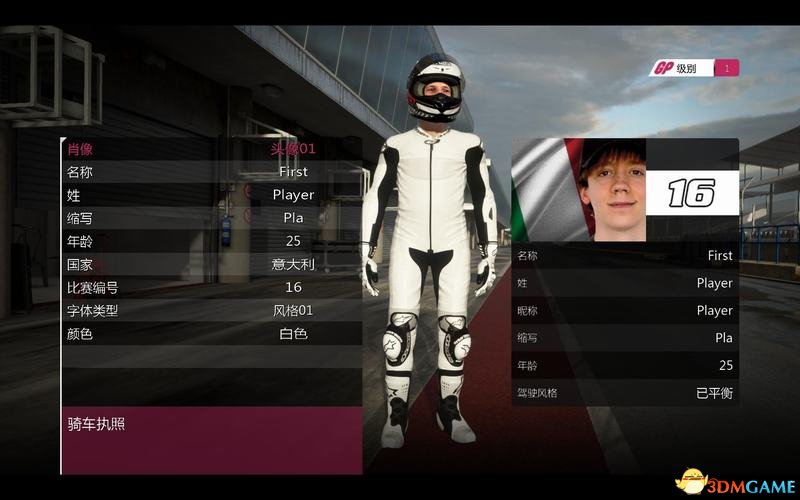
Task: Change the 比赛编号 race number
Action: click(211, 287)
